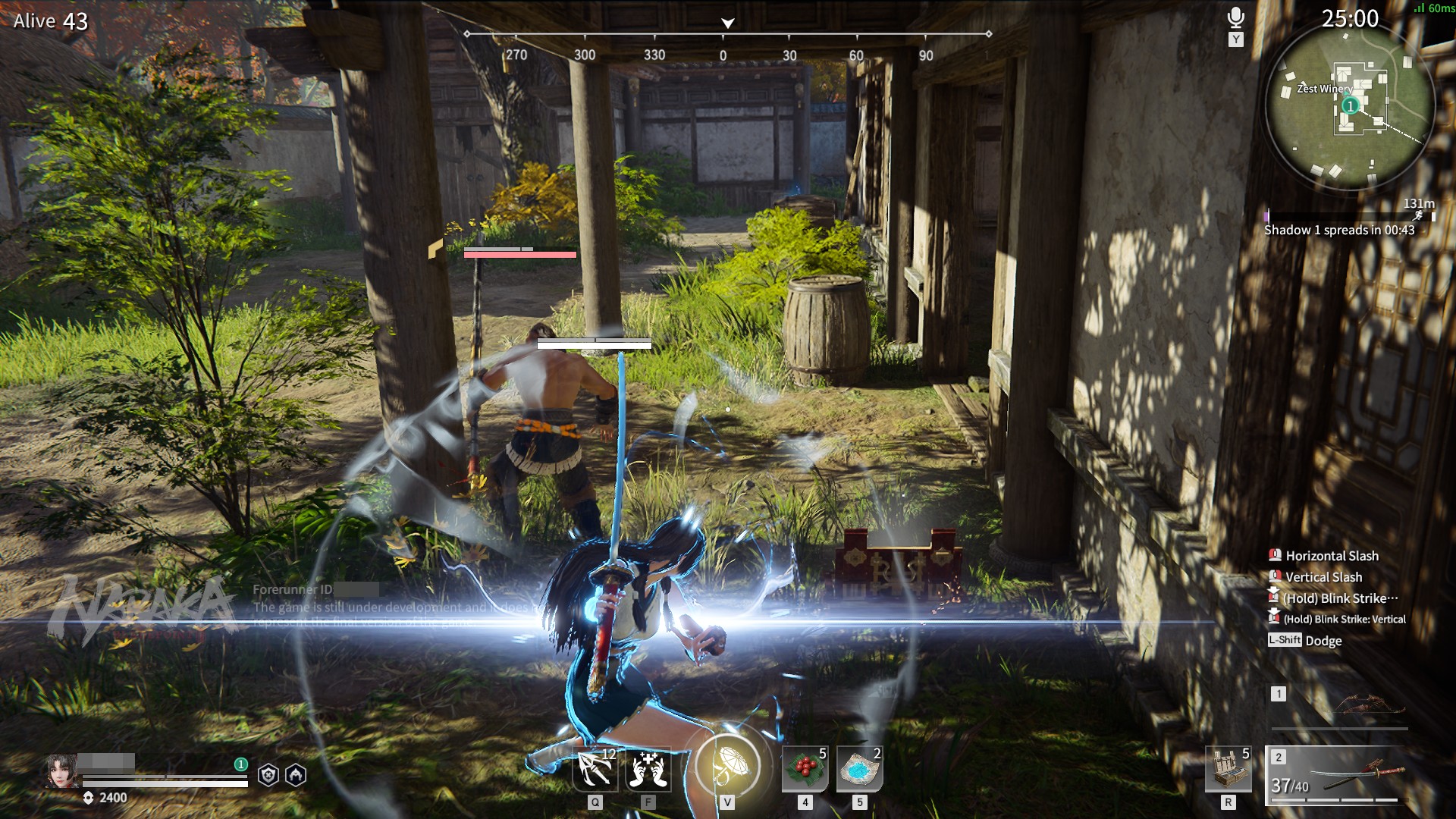Use the red berries consumable slot

click(805, 769)
